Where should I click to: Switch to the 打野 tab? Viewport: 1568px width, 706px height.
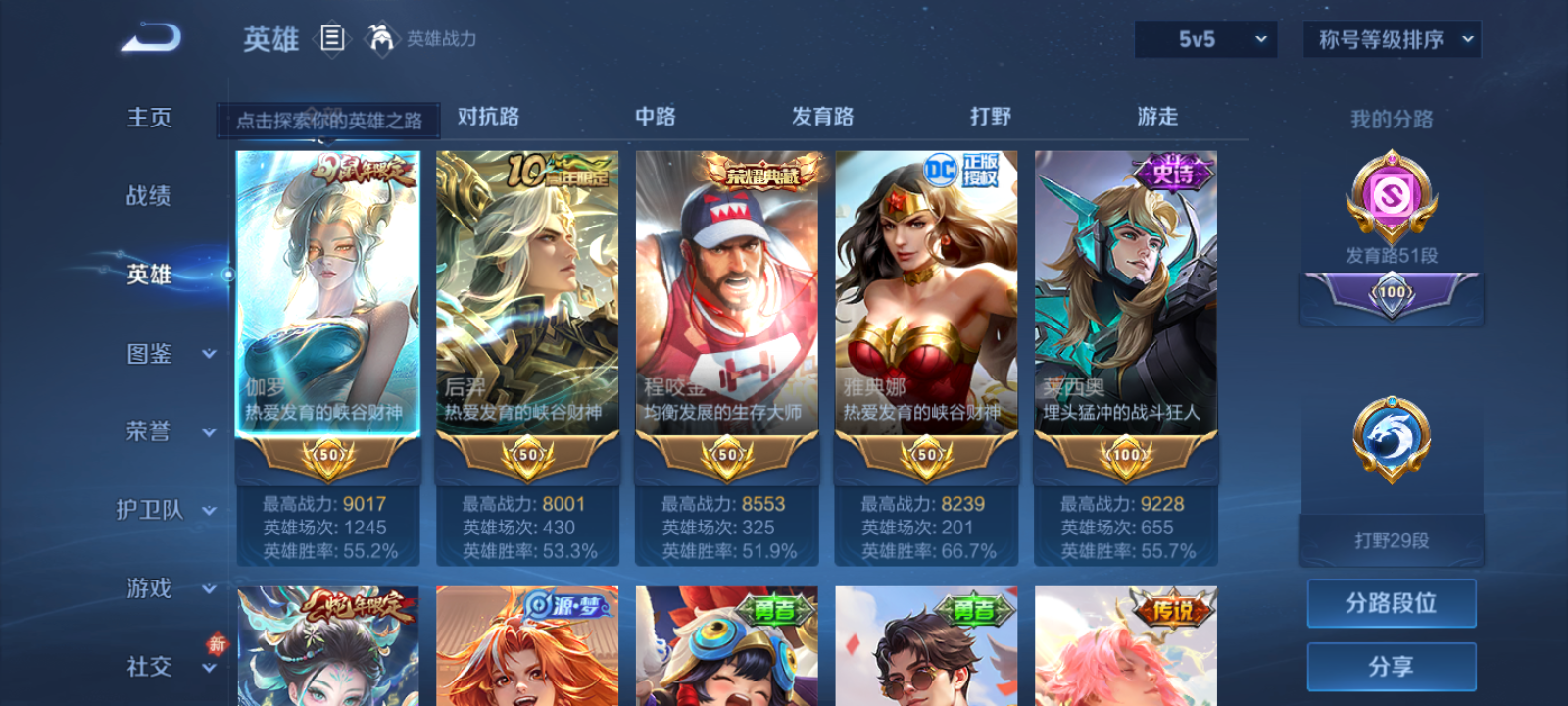point(992,116)
